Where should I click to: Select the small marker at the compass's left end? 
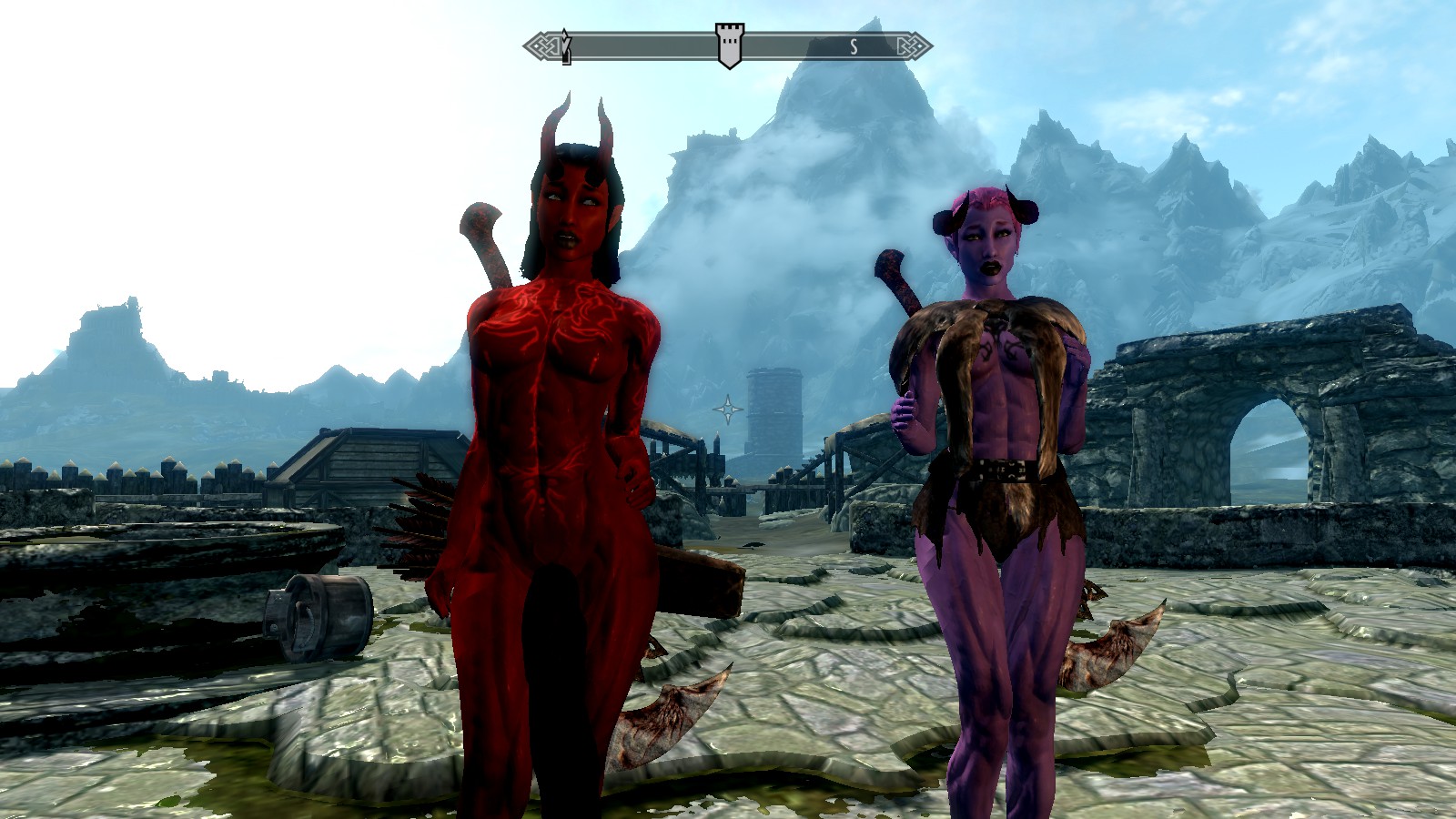tap(566, 46)
